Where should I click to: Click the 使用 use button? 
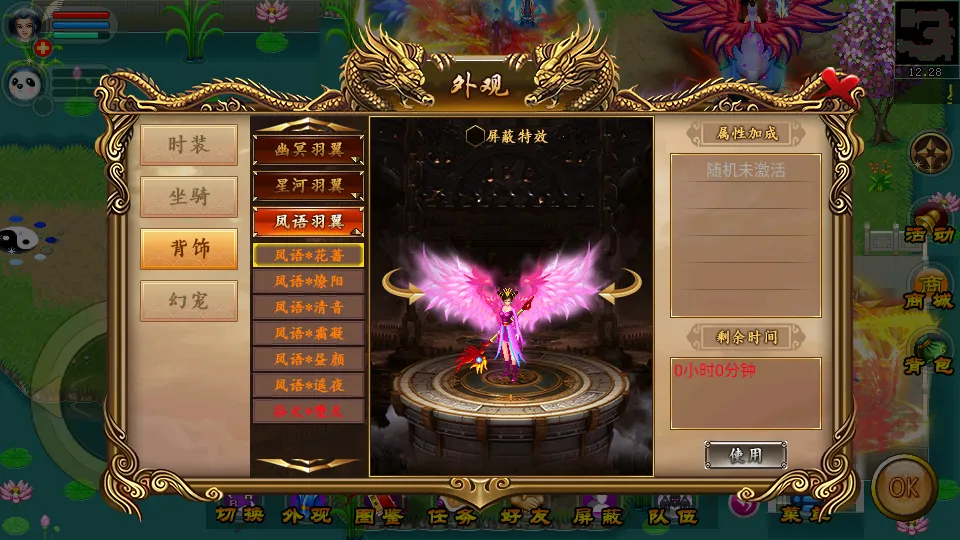coord(745,456)
